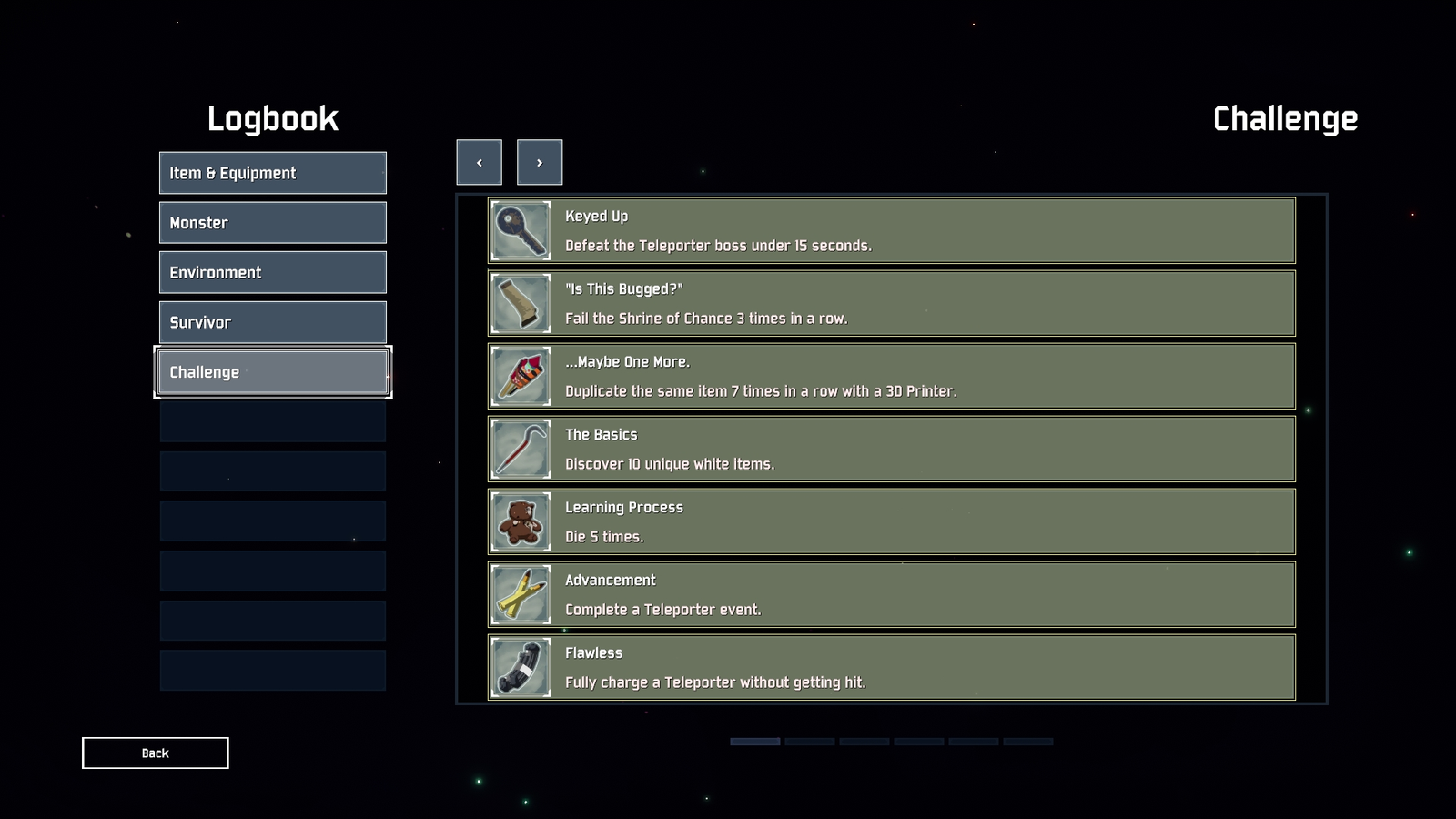Select the key icon for Keyed Up

pyautogui.click(x=520, y=230)
